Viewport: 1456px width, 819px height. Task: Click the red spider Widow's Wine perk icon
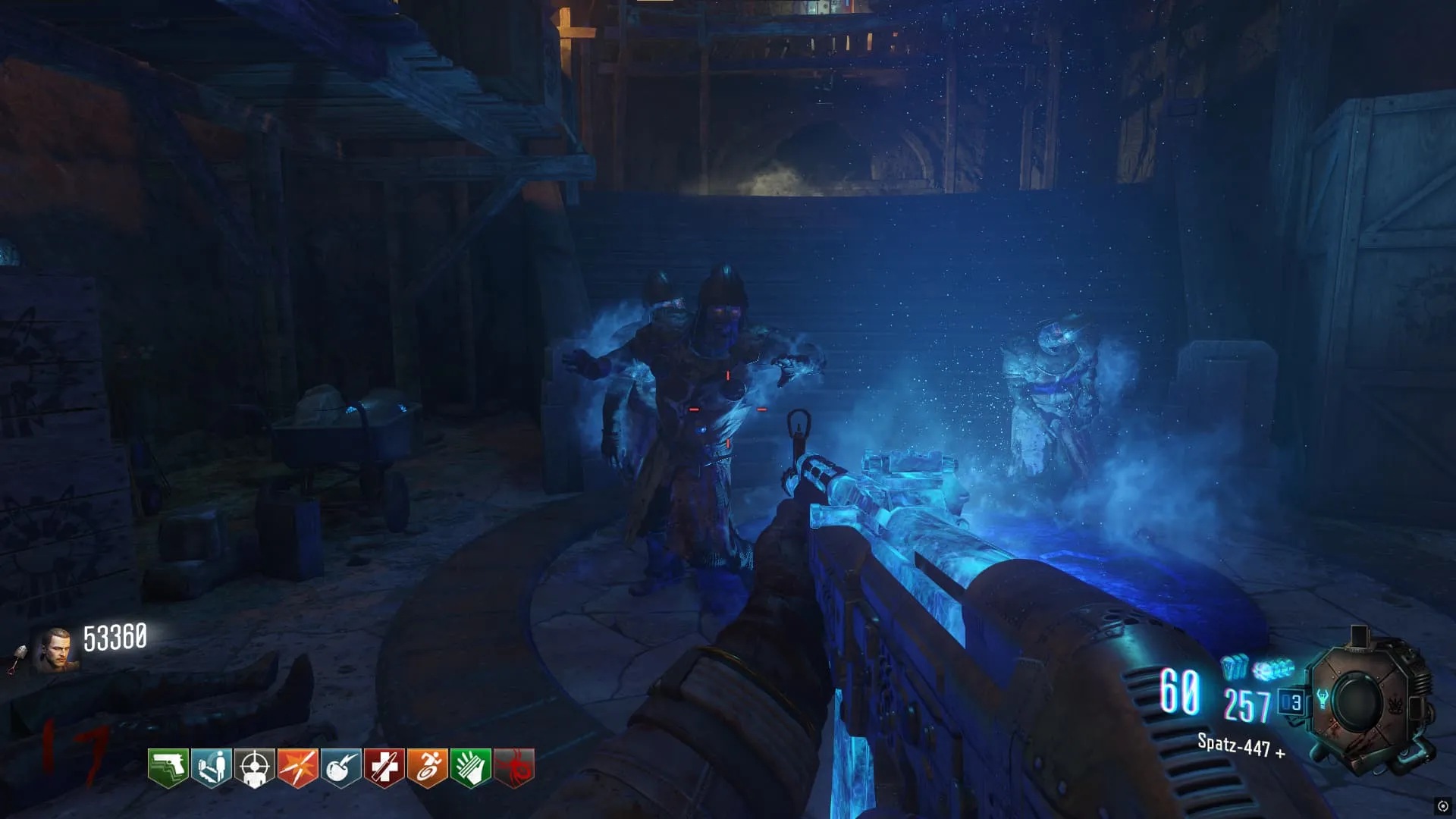point(514,768)
